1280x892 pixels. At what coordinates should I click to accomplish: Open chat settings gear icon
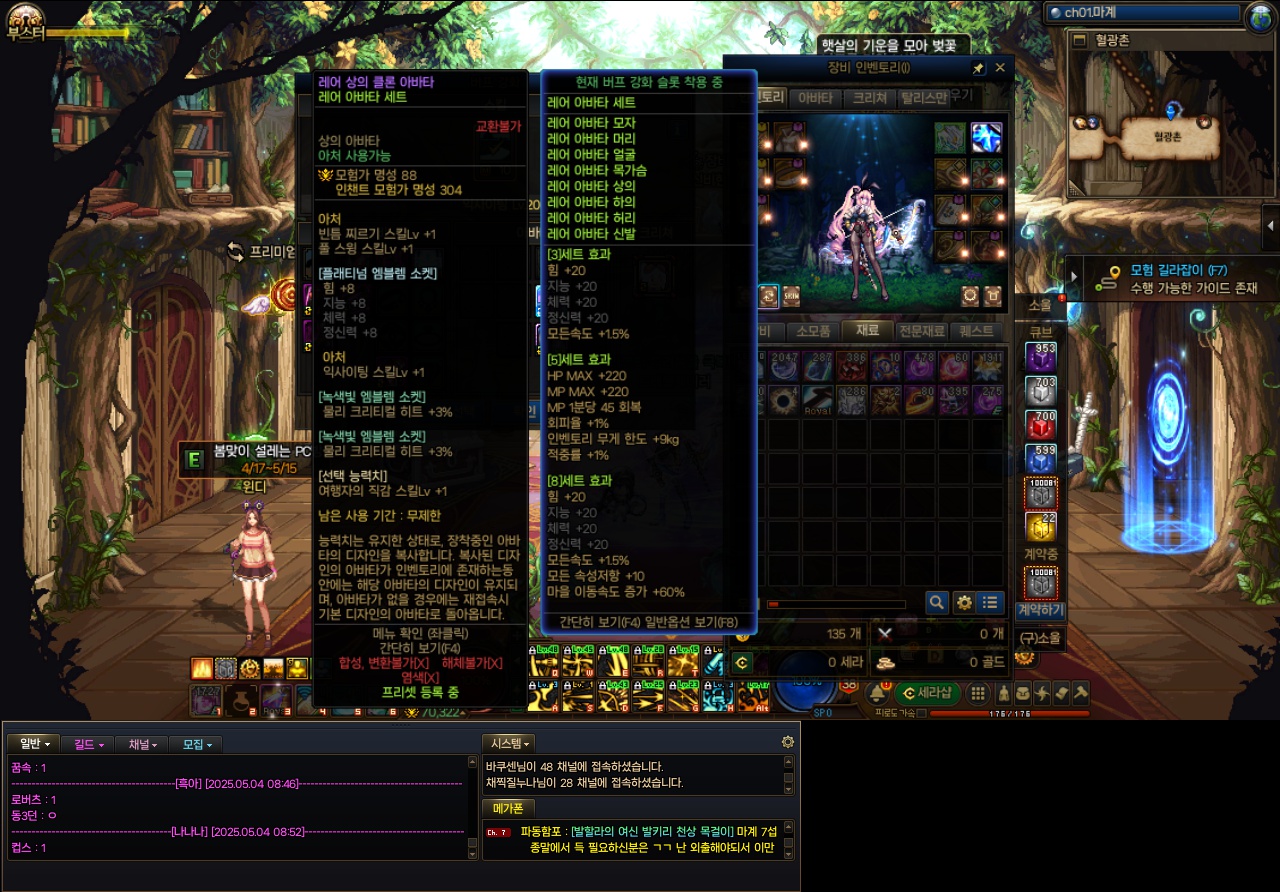(x=788, y=742)
